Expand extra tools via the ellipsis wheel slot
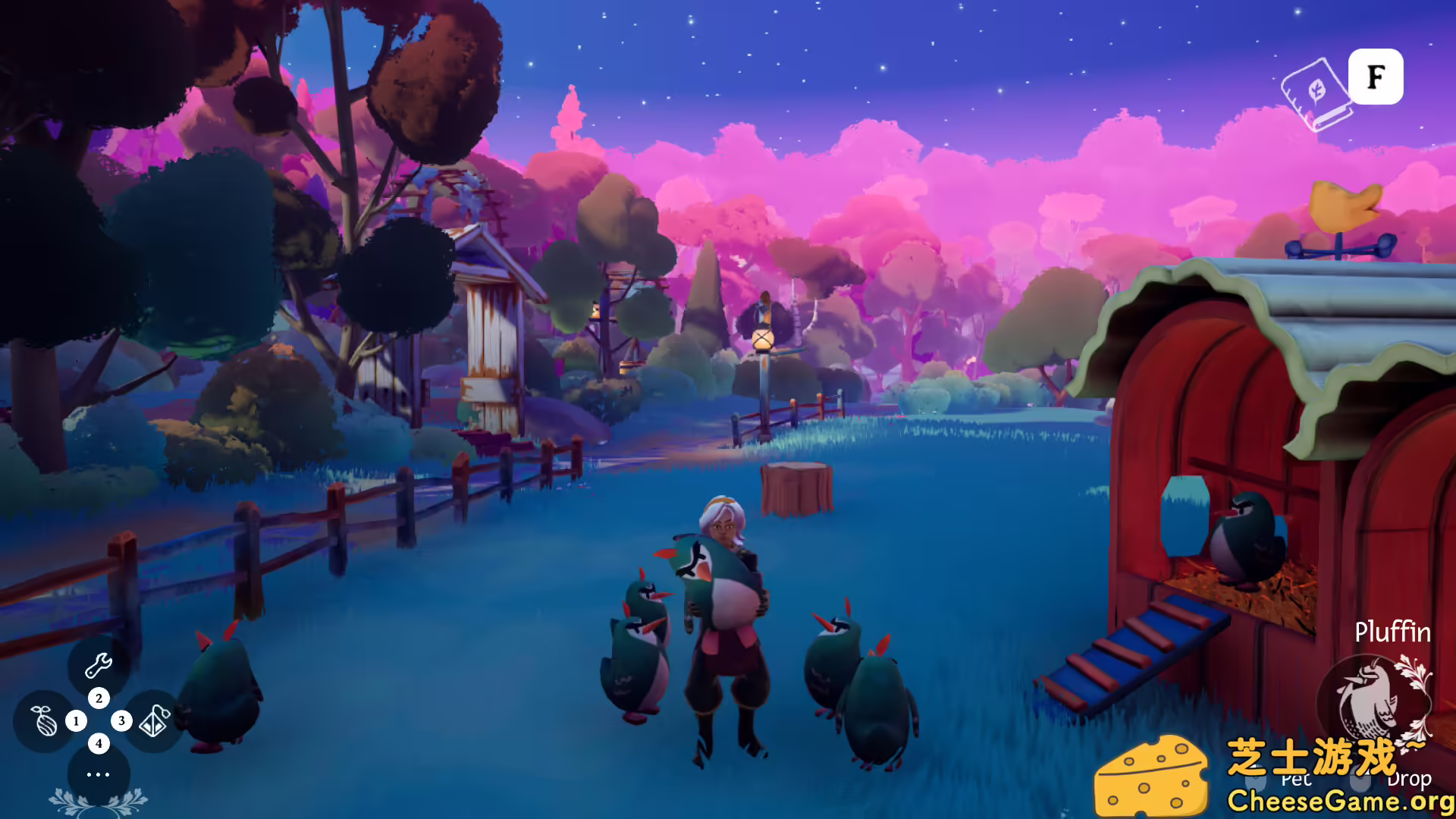This screenshot has width=1456, height=819. [99, 774]
